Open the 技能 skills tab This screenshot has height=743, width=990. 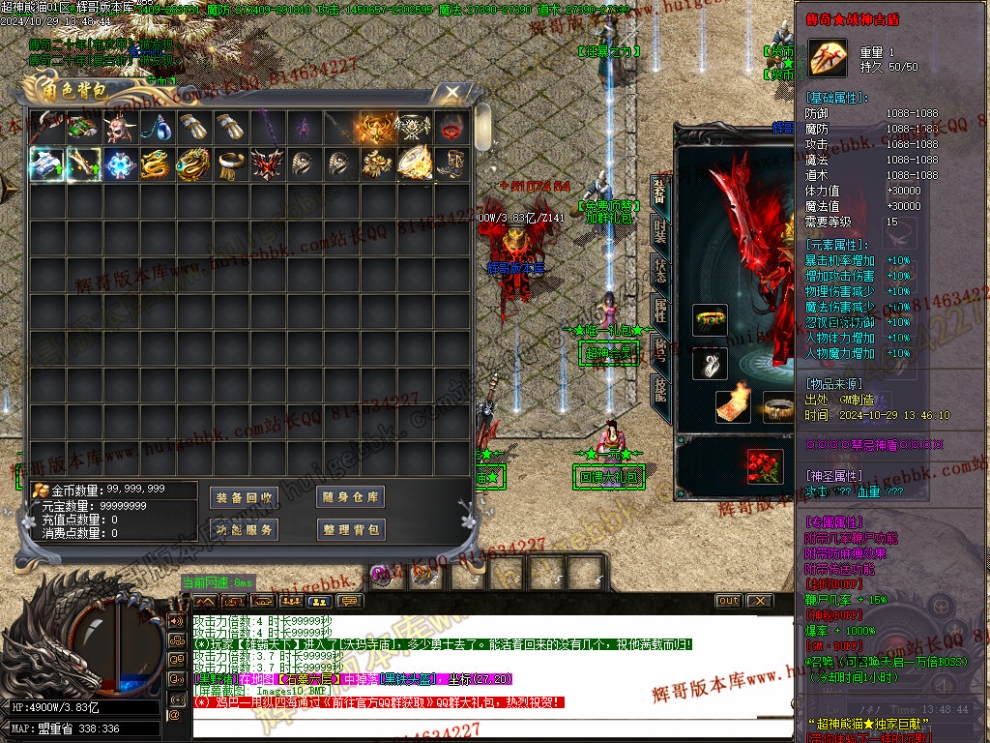(x=660, y=389)
